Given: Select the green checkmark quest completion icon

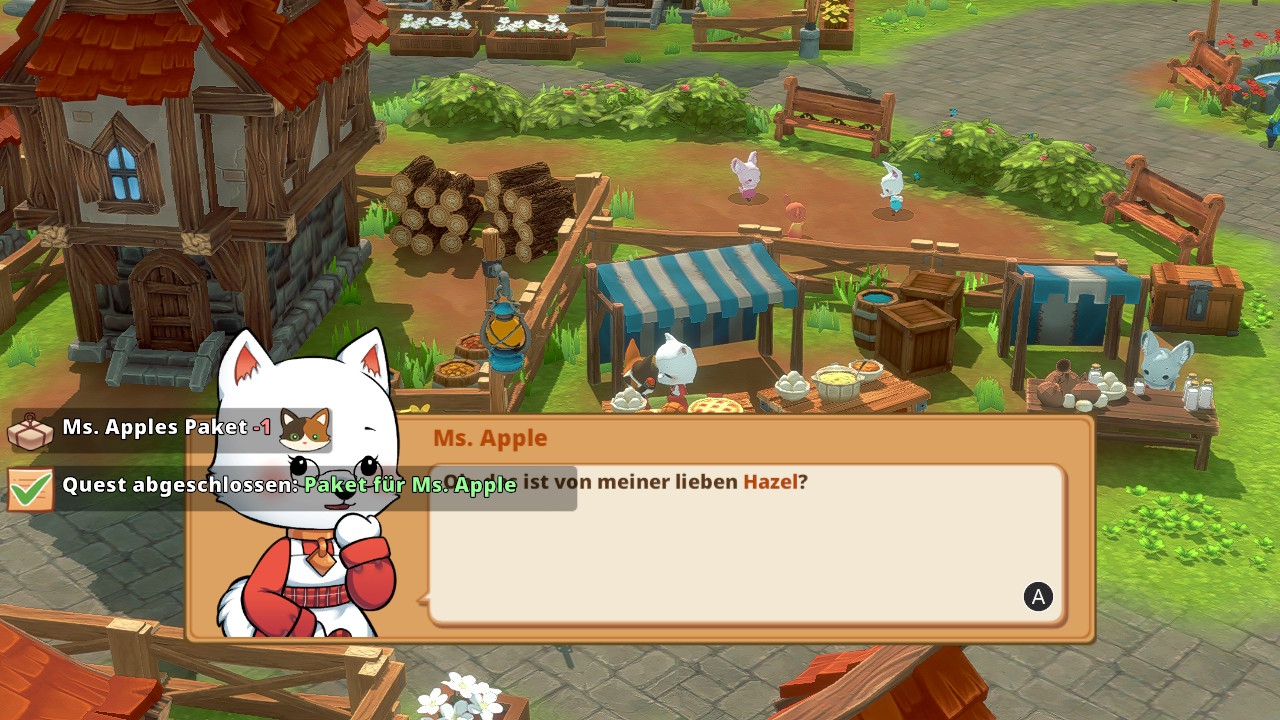Looking at the screenshot, I should [30, 490].
